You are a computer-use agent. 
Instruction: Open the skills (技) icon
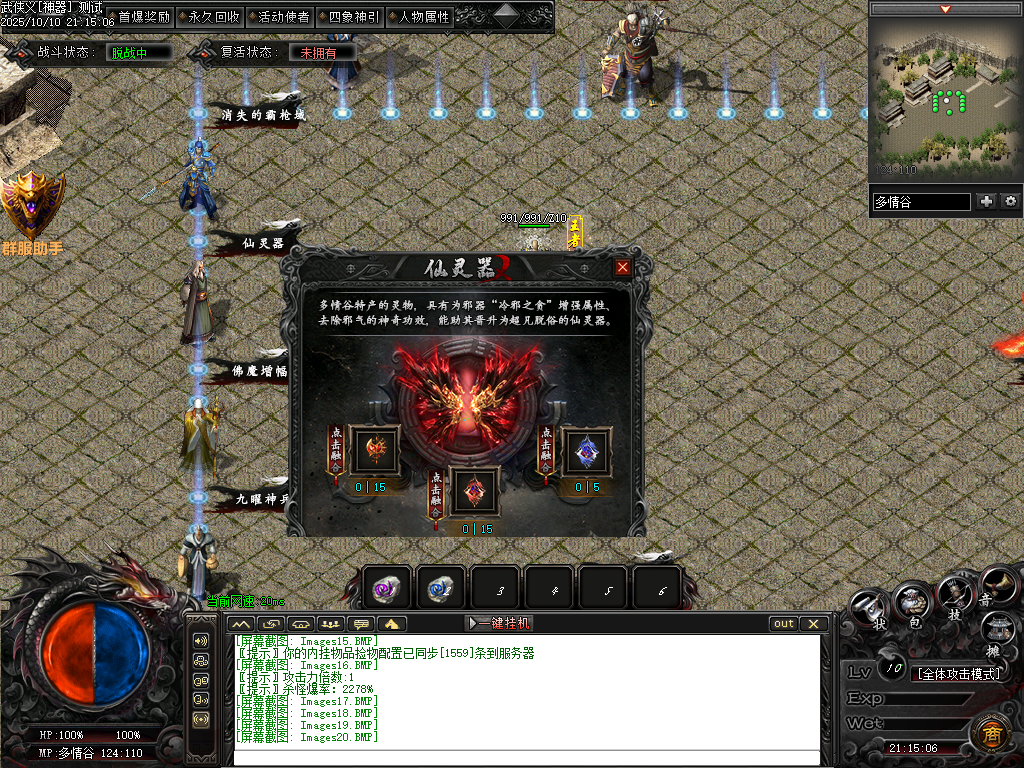tap(955, 598)
